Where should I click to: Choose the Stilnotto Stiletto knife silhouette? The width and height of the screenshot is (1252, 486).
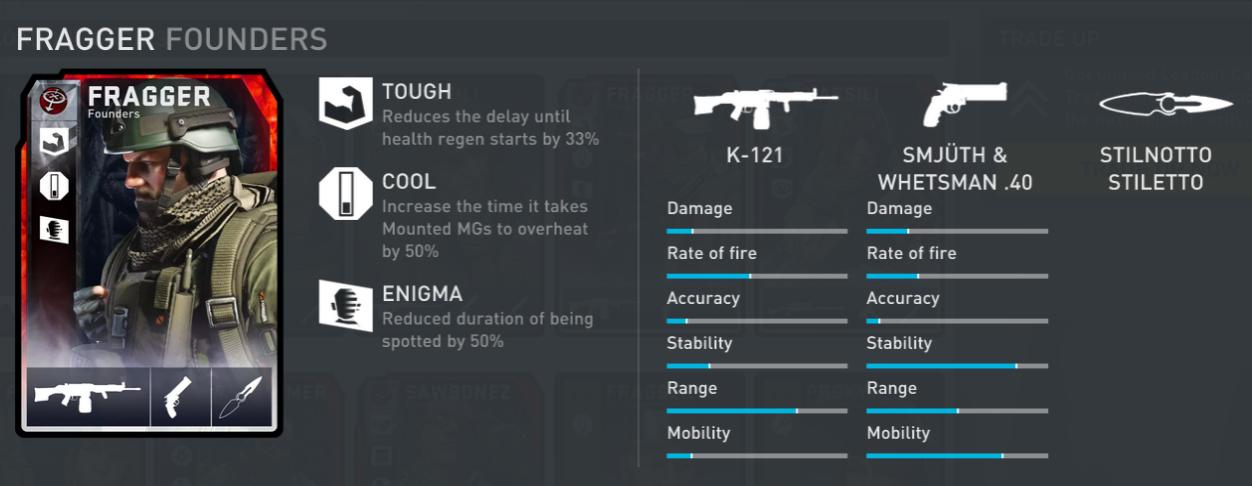1165,104
